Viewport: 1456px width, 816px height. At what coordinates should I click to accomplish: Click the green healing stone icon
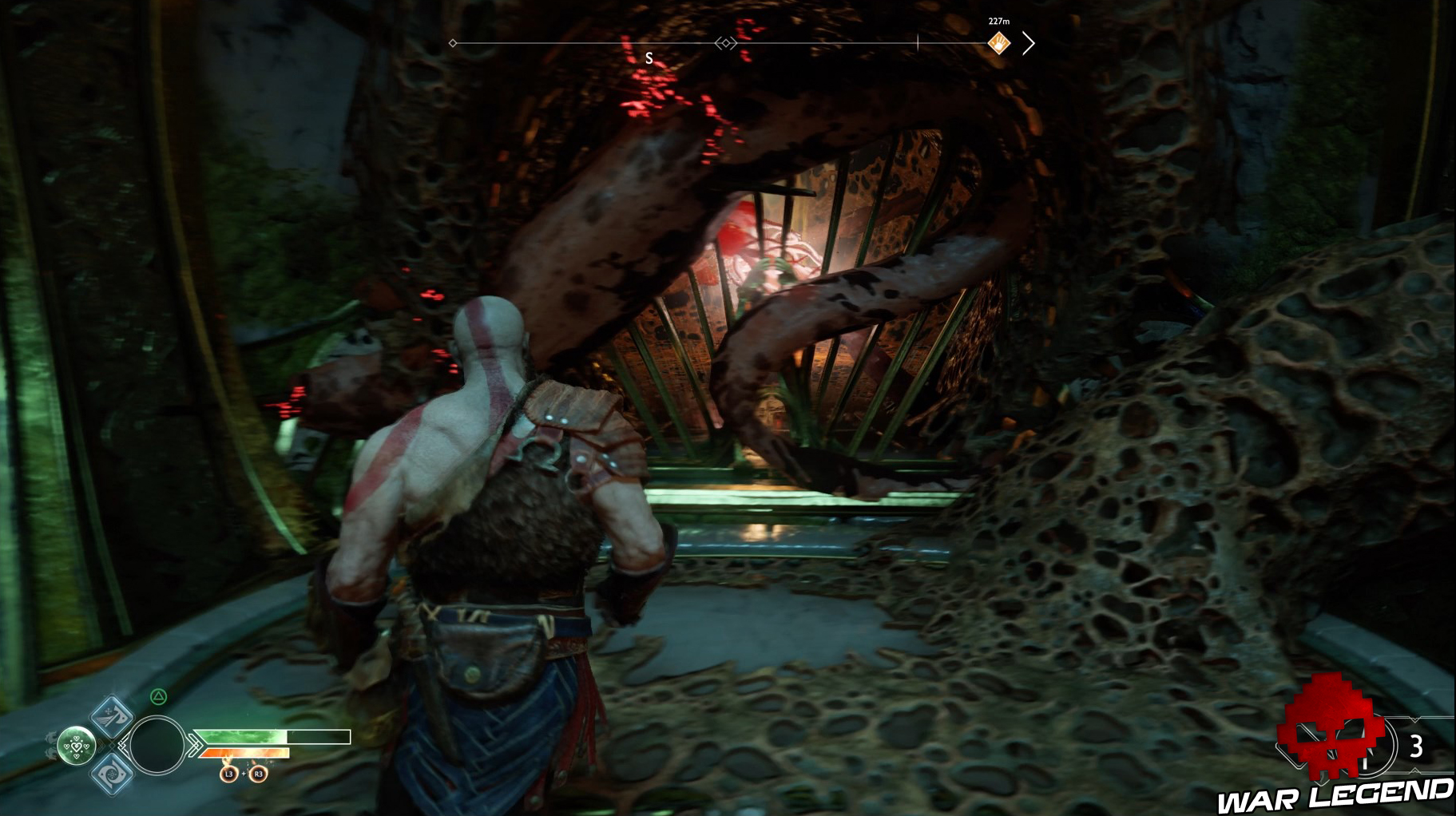[x=76, y=746]
